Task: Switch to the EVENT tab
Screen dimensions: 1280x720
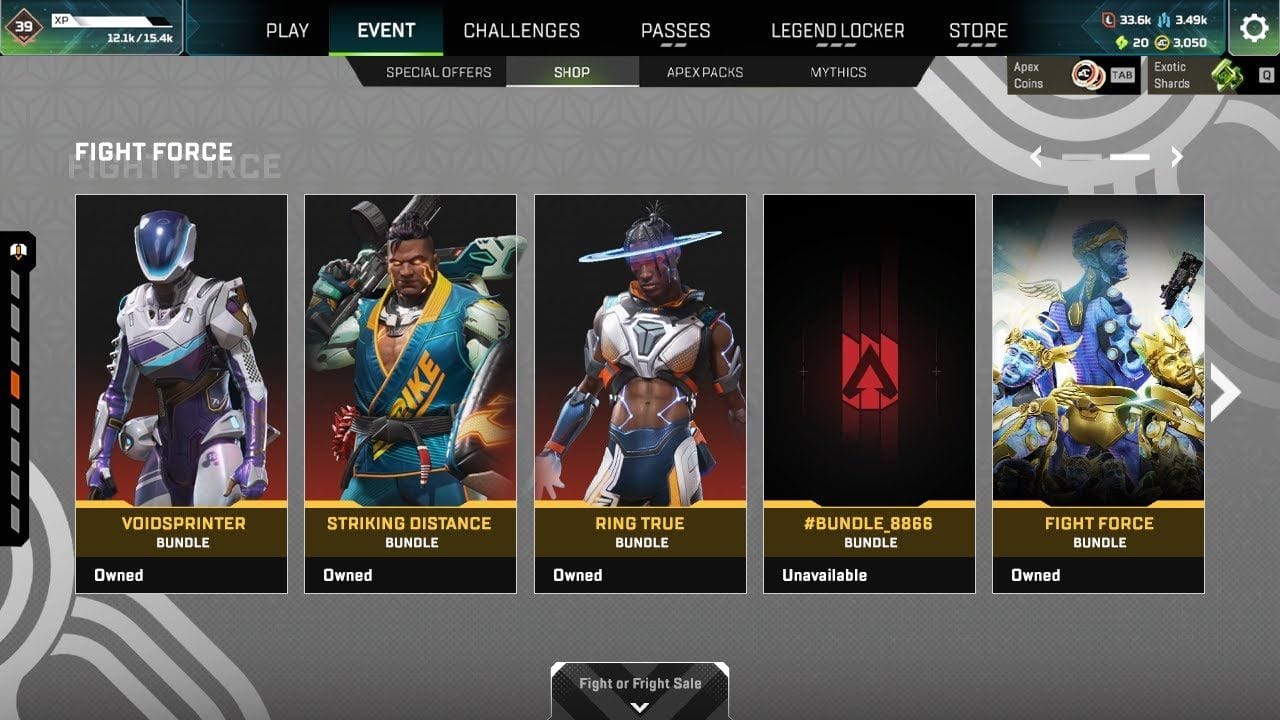Action: [385, 30]
